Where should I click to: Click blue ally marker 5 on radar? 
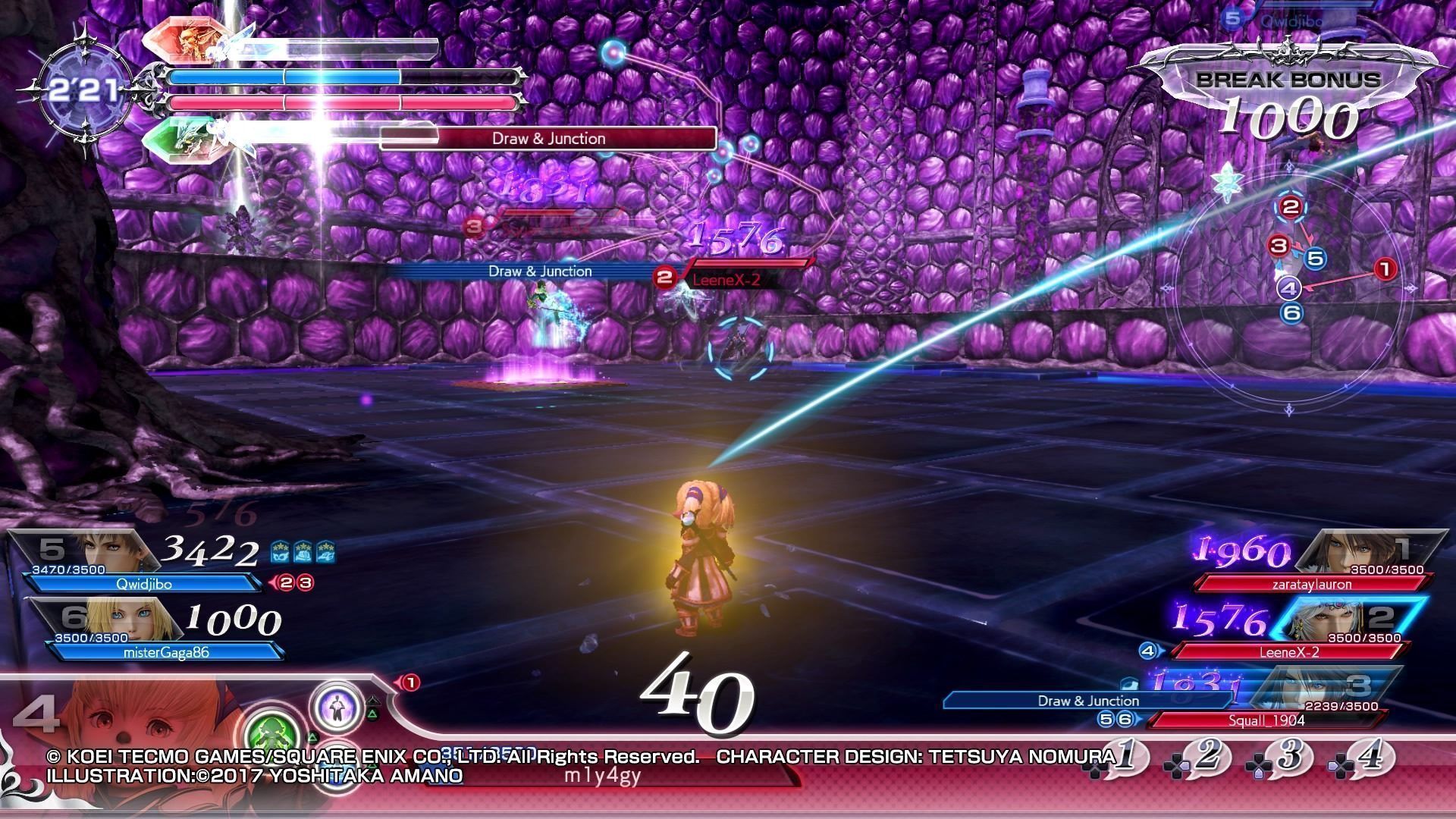click(1315, 259)
